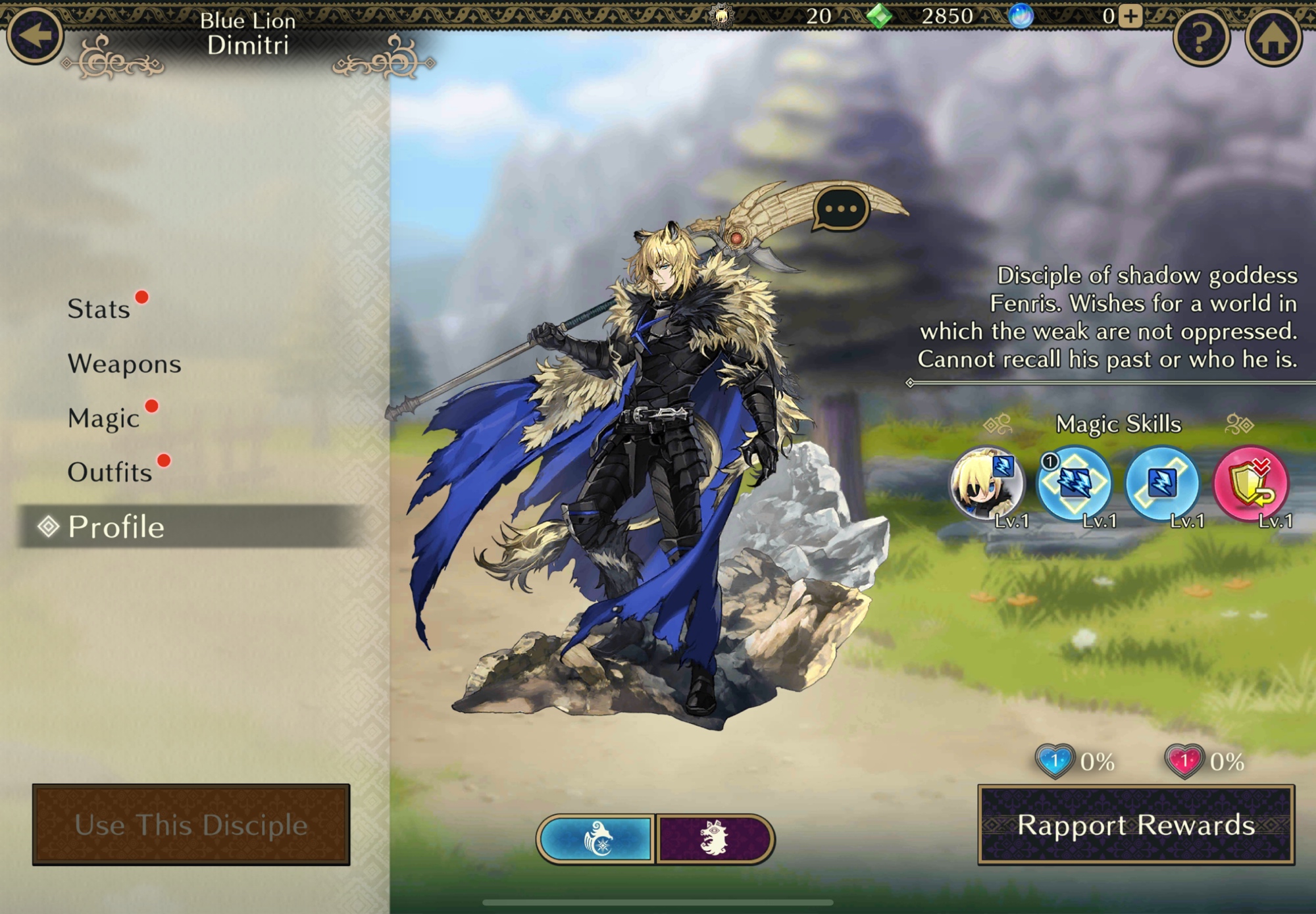Switch to the Weapons section
Viewport: 1316px width, 914px height.
pyautogui.click(x=124, y=364)
